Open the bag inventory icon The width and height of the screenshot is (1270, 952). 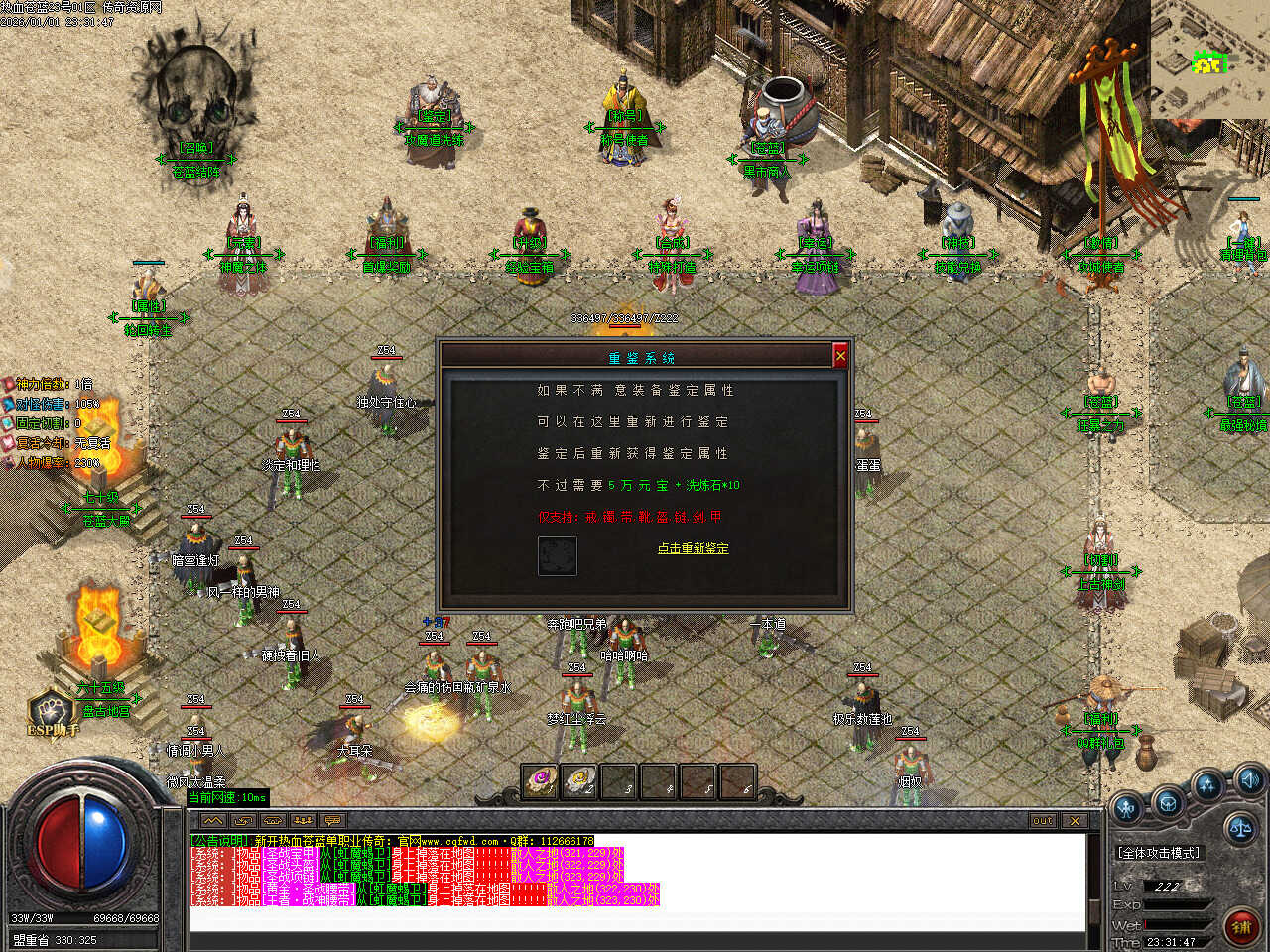(x=1168, y=801)
